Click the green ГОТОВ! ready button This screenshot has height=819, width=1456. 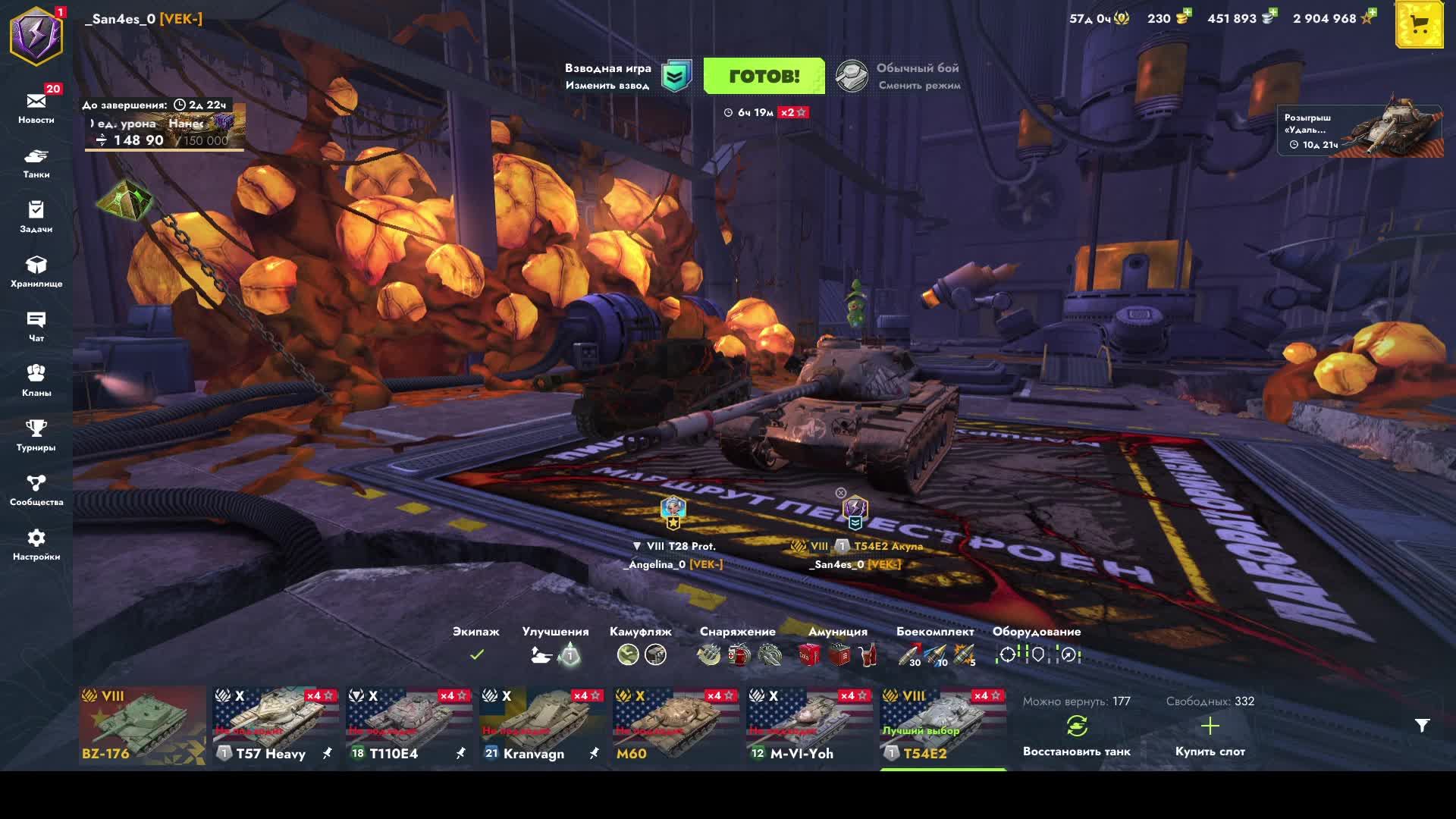764,76
